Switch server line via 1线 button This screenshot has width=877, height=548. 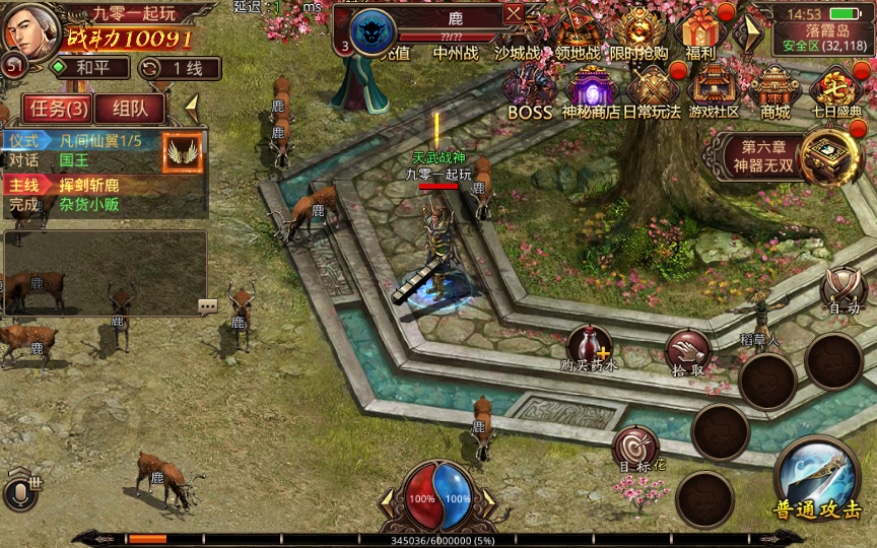click(x=179, y=68)
